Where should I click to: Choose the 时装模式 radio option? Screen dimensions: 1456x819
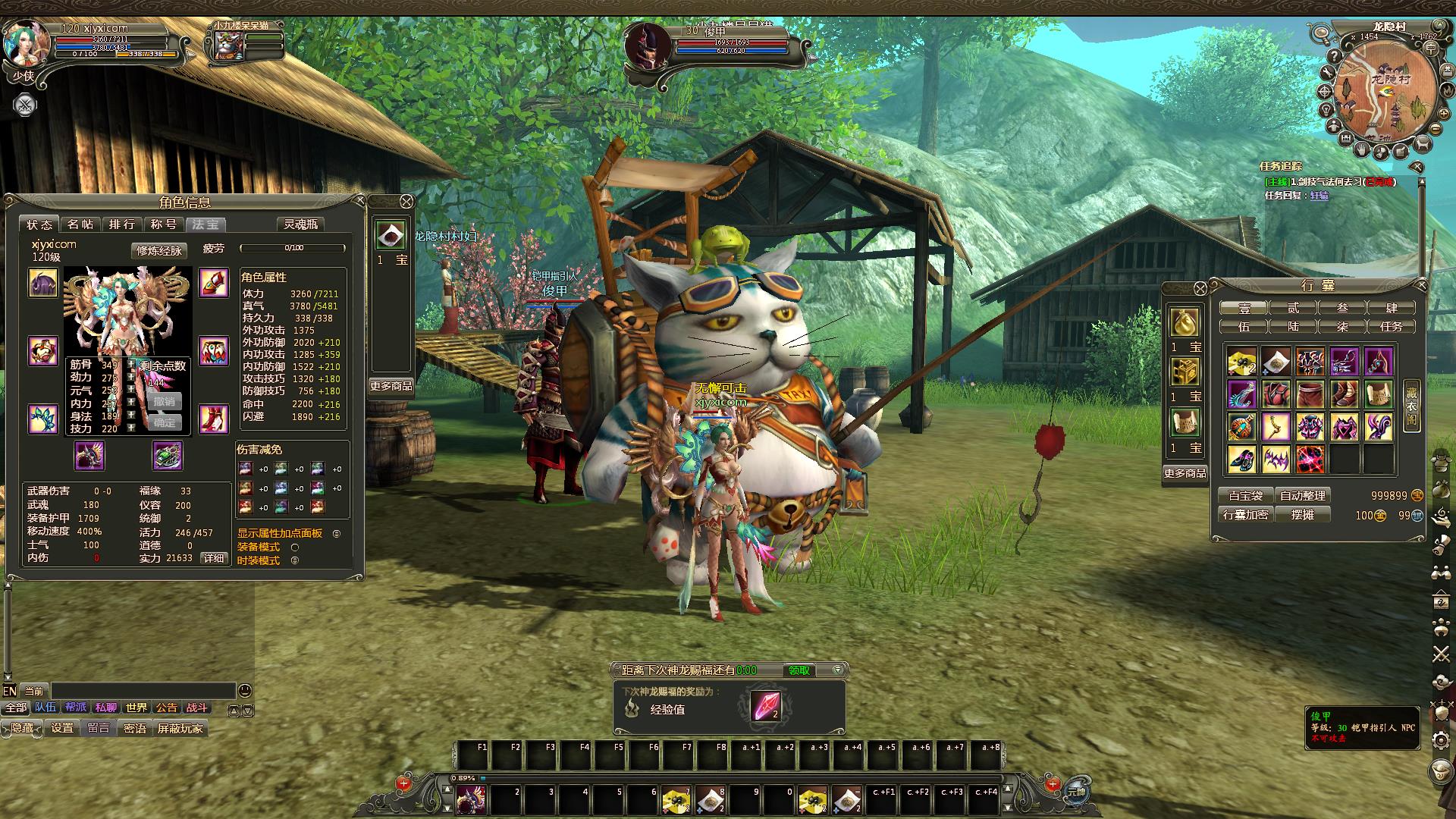295,560
